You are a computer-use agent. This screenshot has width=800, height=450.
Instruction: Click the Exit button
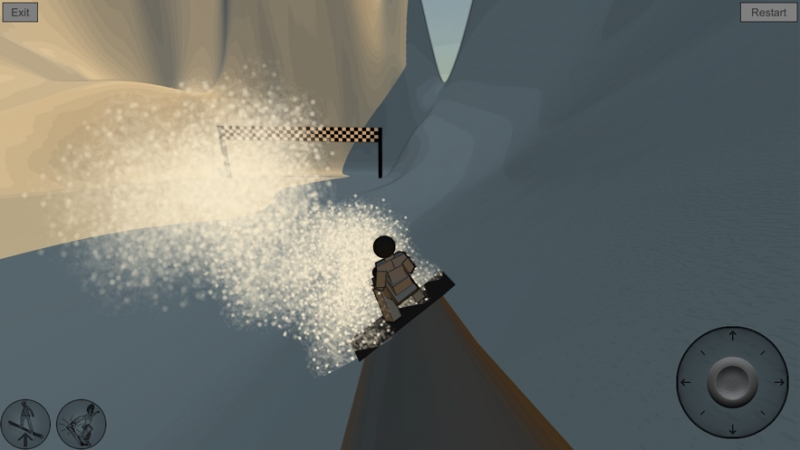20,13
